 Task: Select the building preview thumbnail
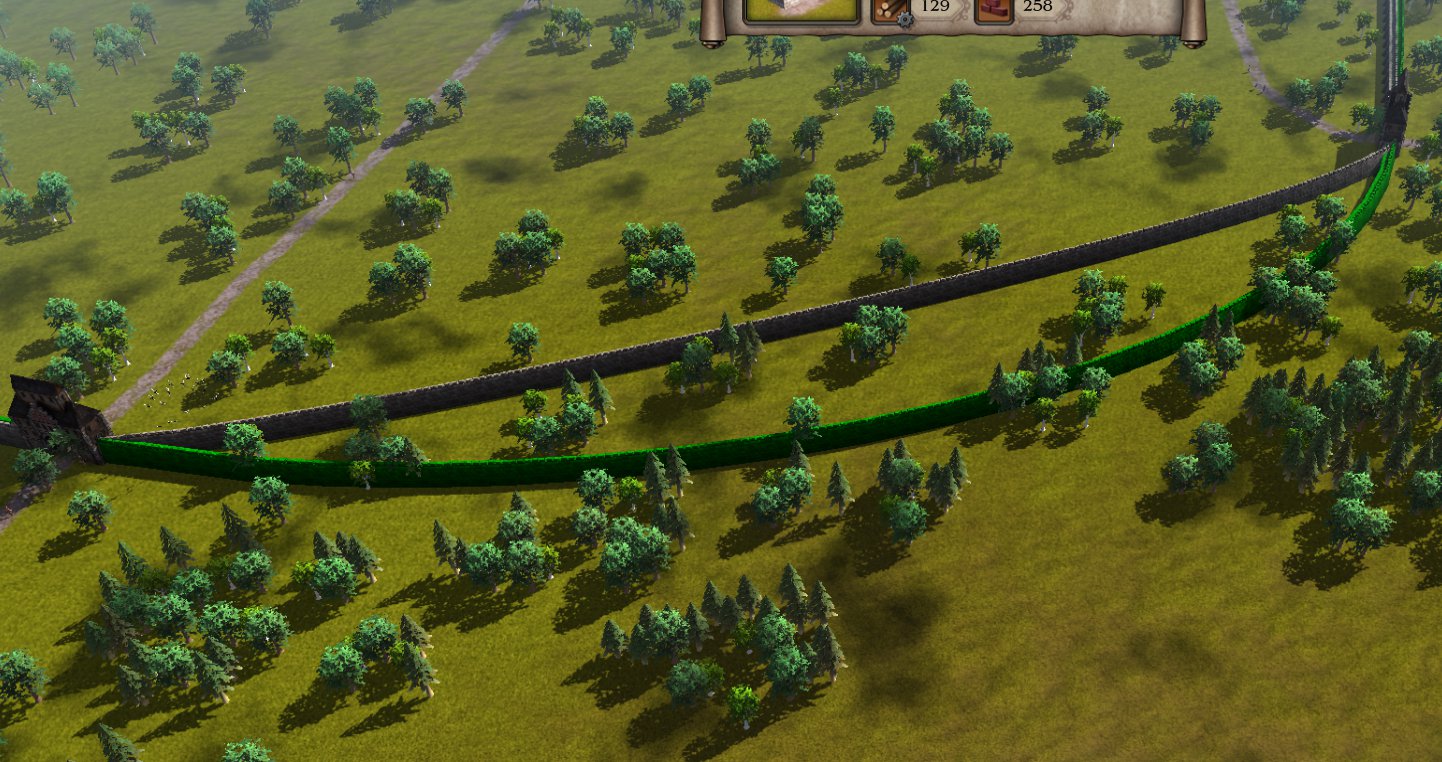pos(801,8)
